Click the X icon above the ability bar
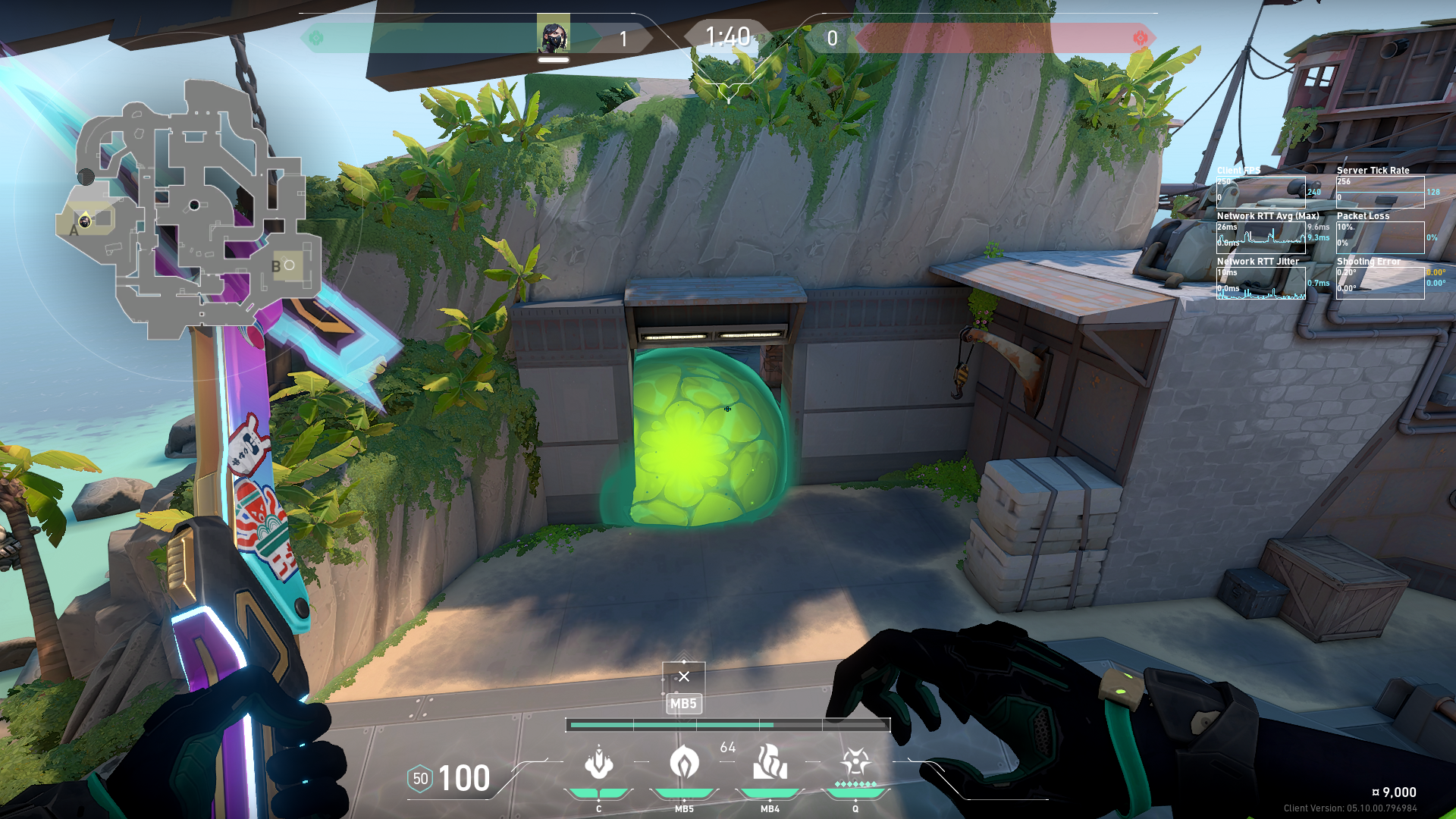Screen dimensions: 1456x819 pyautogui.click(x=684, y=676)
